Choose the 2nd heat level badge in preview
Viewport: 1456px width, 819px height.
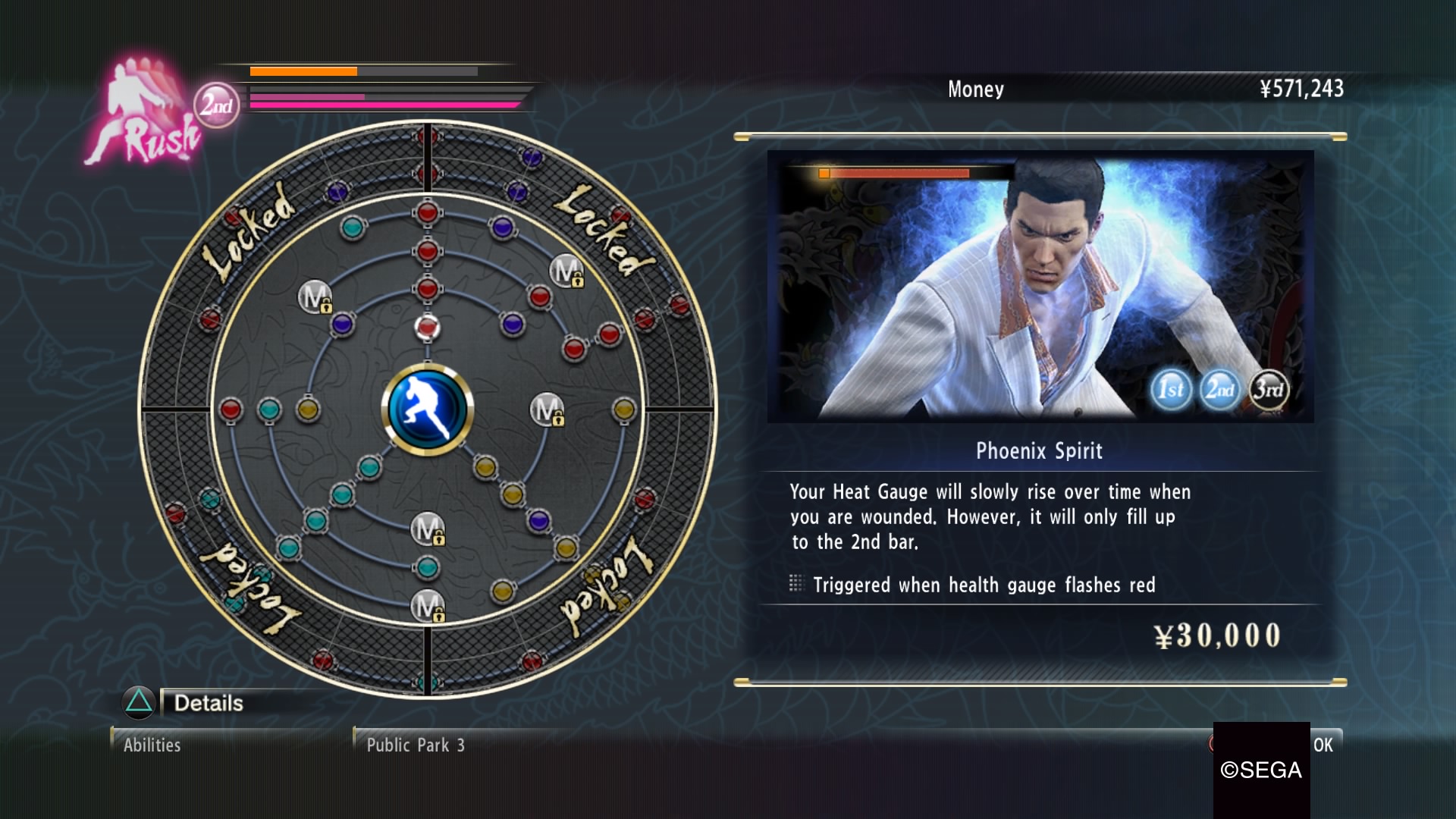pyautogui.click(x=1220, y=390)
